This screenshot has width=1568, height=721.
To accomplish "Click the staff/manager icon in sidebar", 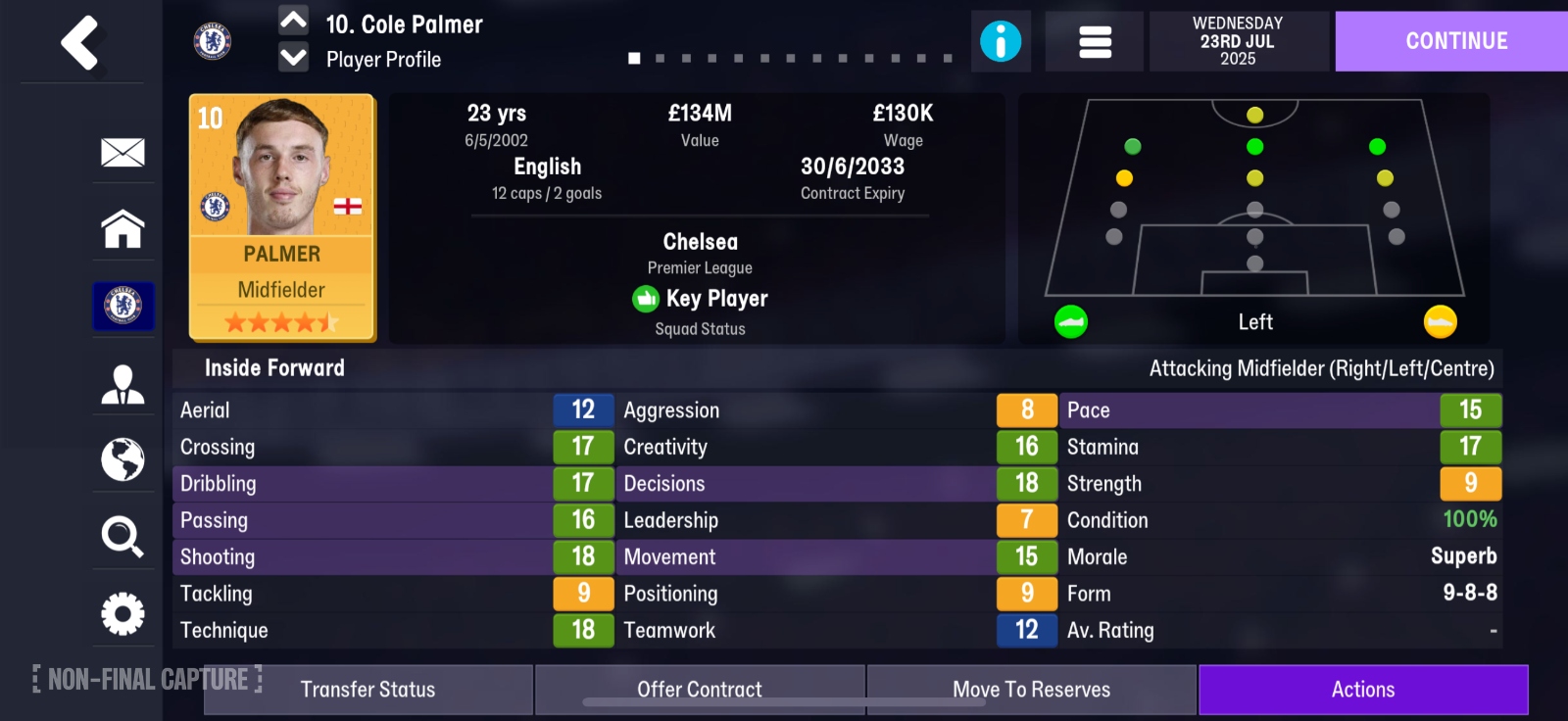I will 122,382.
